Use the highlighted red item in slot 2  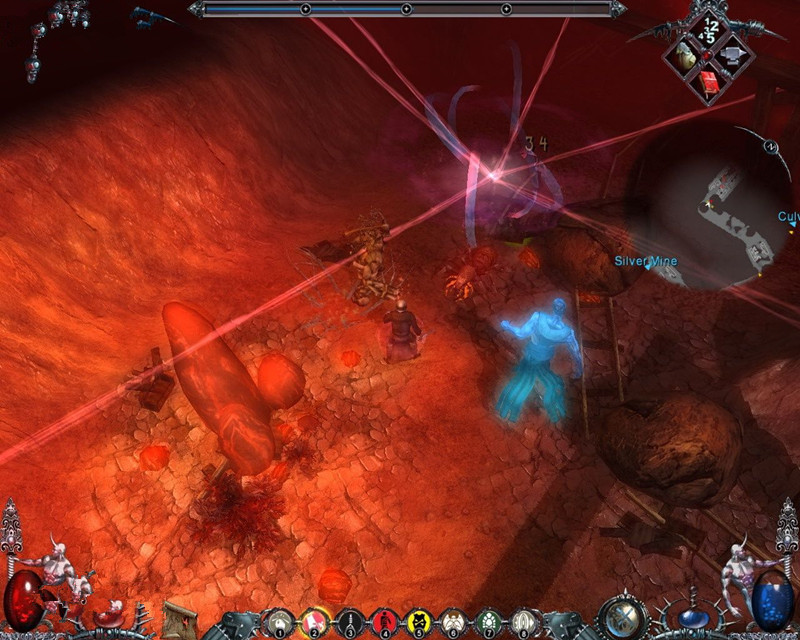[314, 620]
